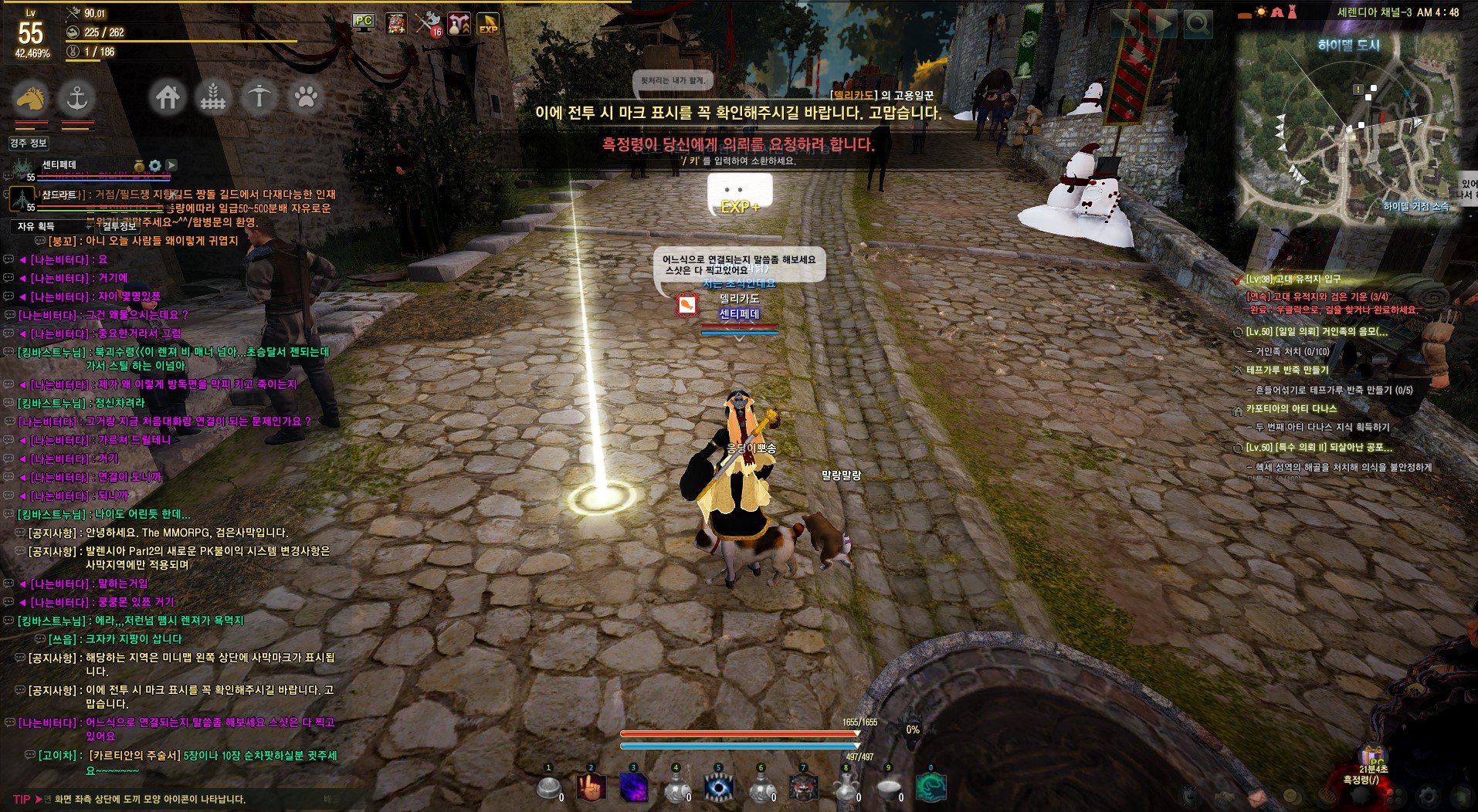Click the play arrow button beside the minimap

pyautogui.click(x=1161, y=25)
